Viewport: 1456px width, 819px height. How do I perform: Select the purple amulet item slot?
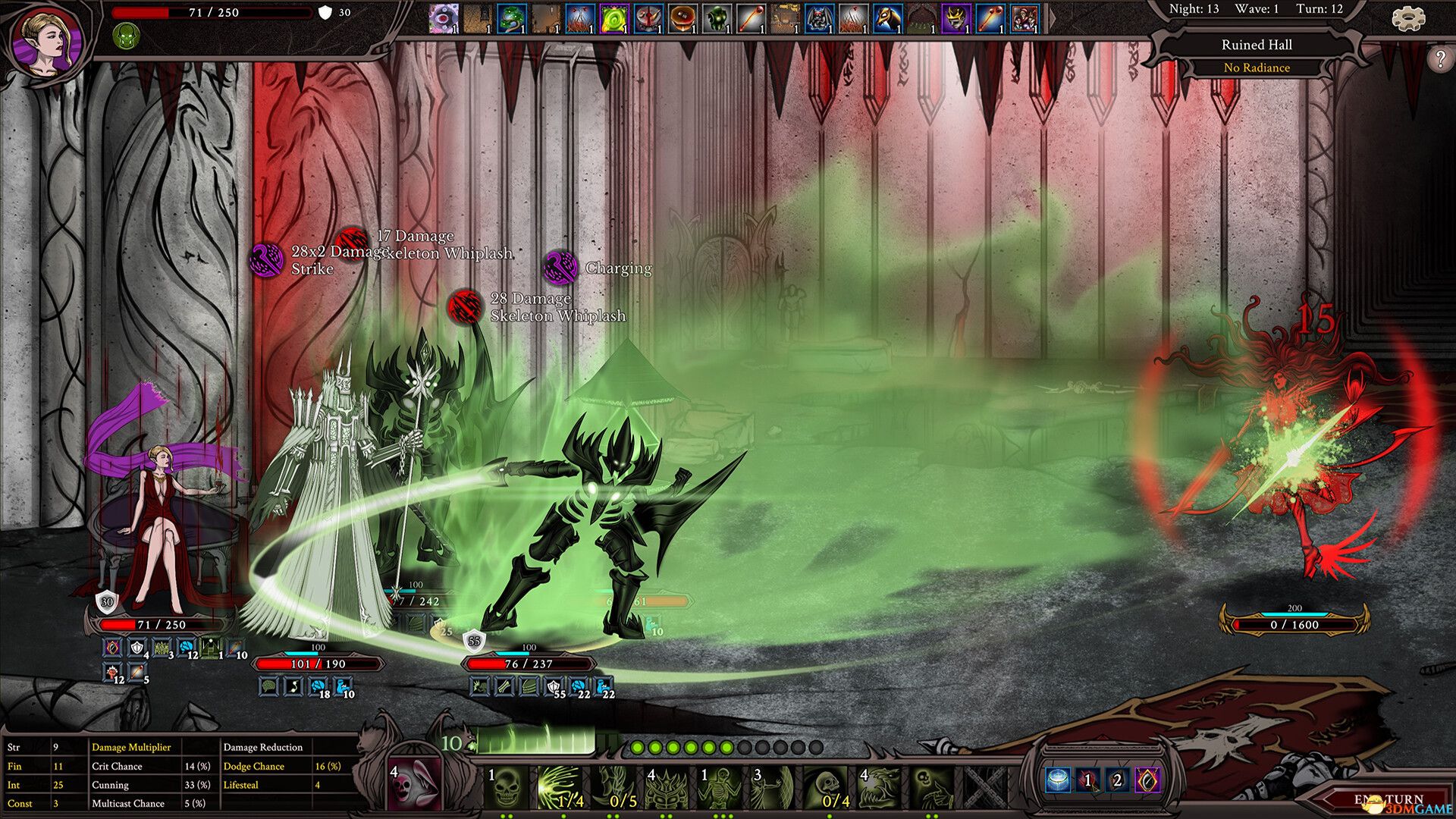[1147, 780]
